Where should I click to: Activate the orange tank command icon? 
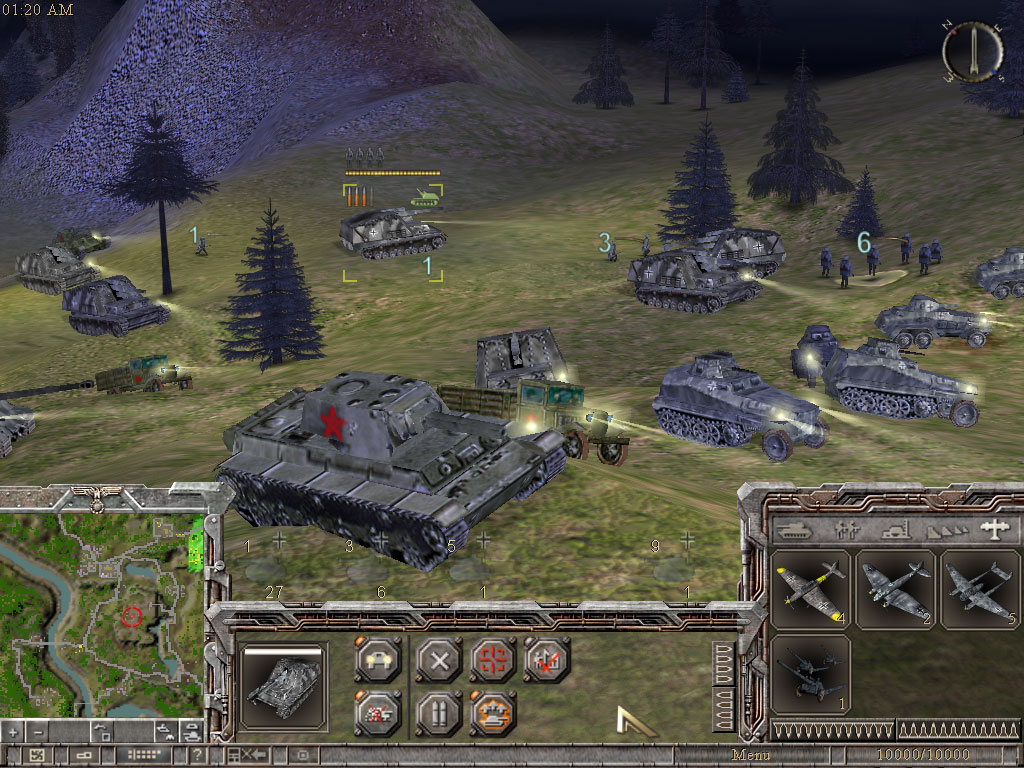(492, 713)
